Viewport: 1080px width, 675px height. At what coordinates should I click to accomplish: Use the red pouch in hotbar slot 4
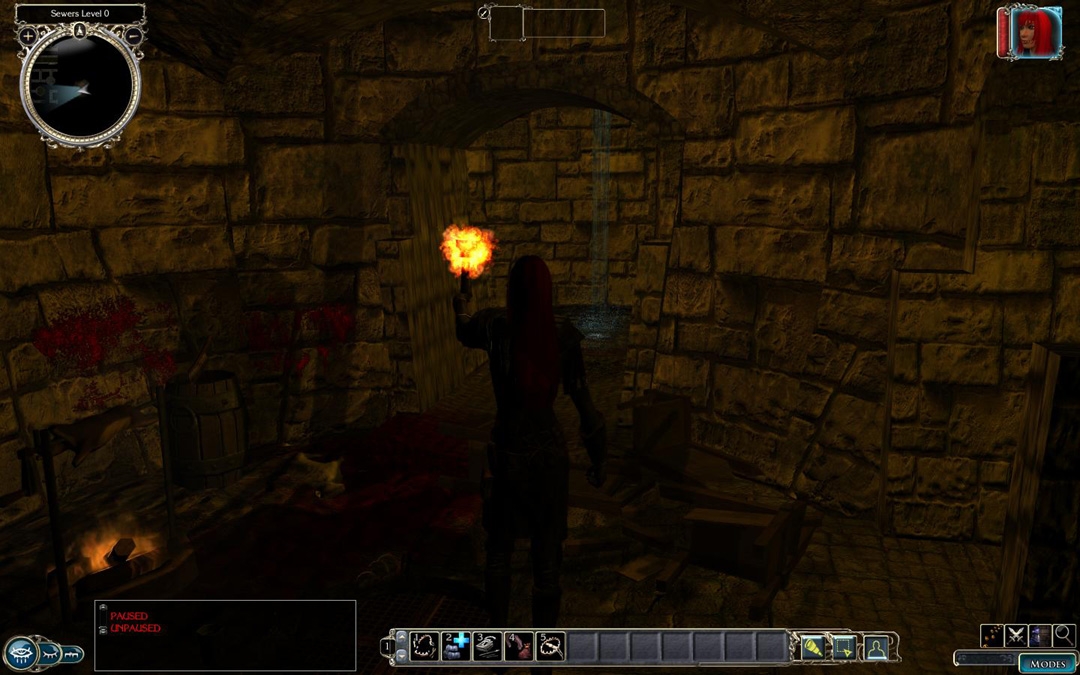pyautogui.click(x=518, y=646)
